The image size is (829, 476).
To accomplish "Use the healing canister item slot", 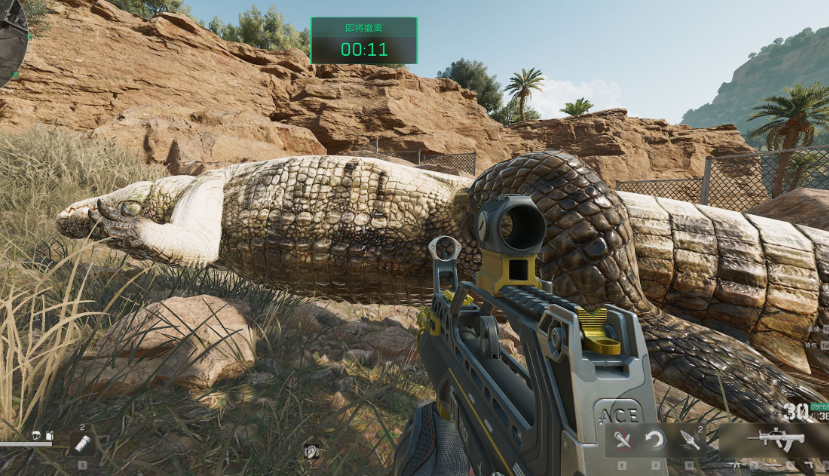I will coord(81,443).
